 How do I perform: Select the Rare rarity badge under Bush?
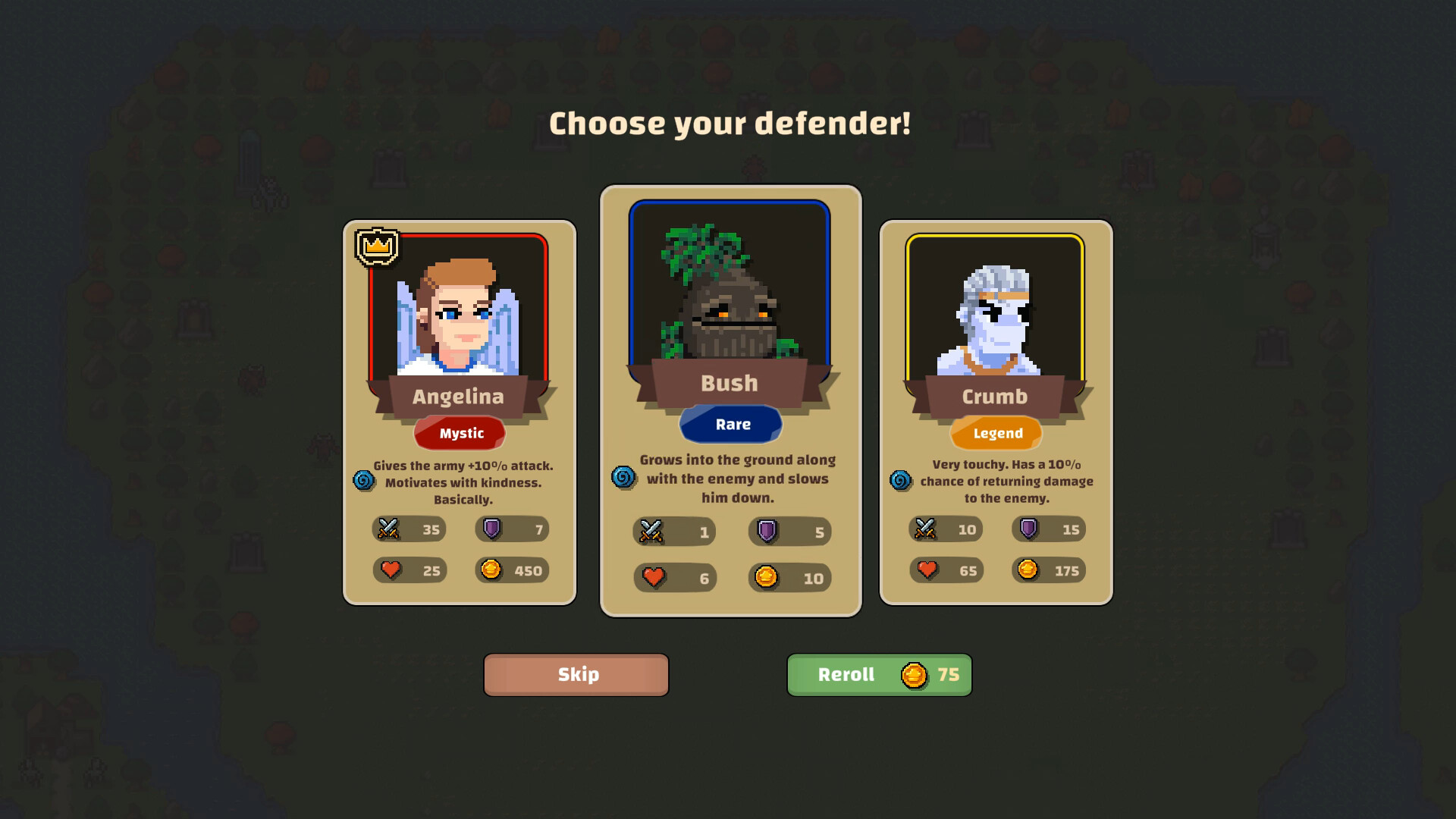(x=730, y=424)
